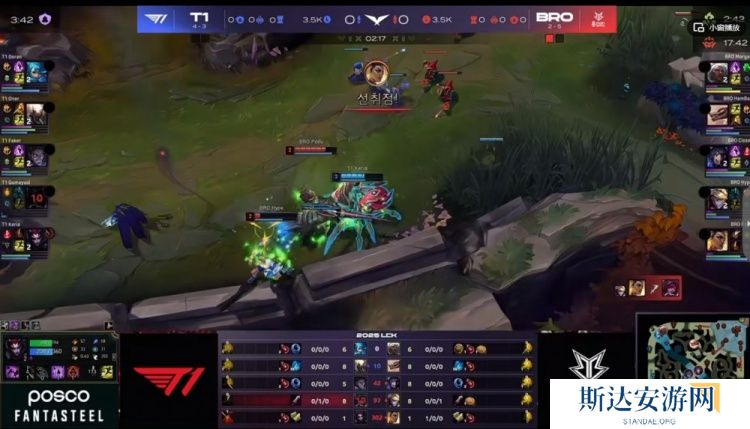Select BRO HamBak's champion portrait
750x429 pixels.
[x=715, y=113]
